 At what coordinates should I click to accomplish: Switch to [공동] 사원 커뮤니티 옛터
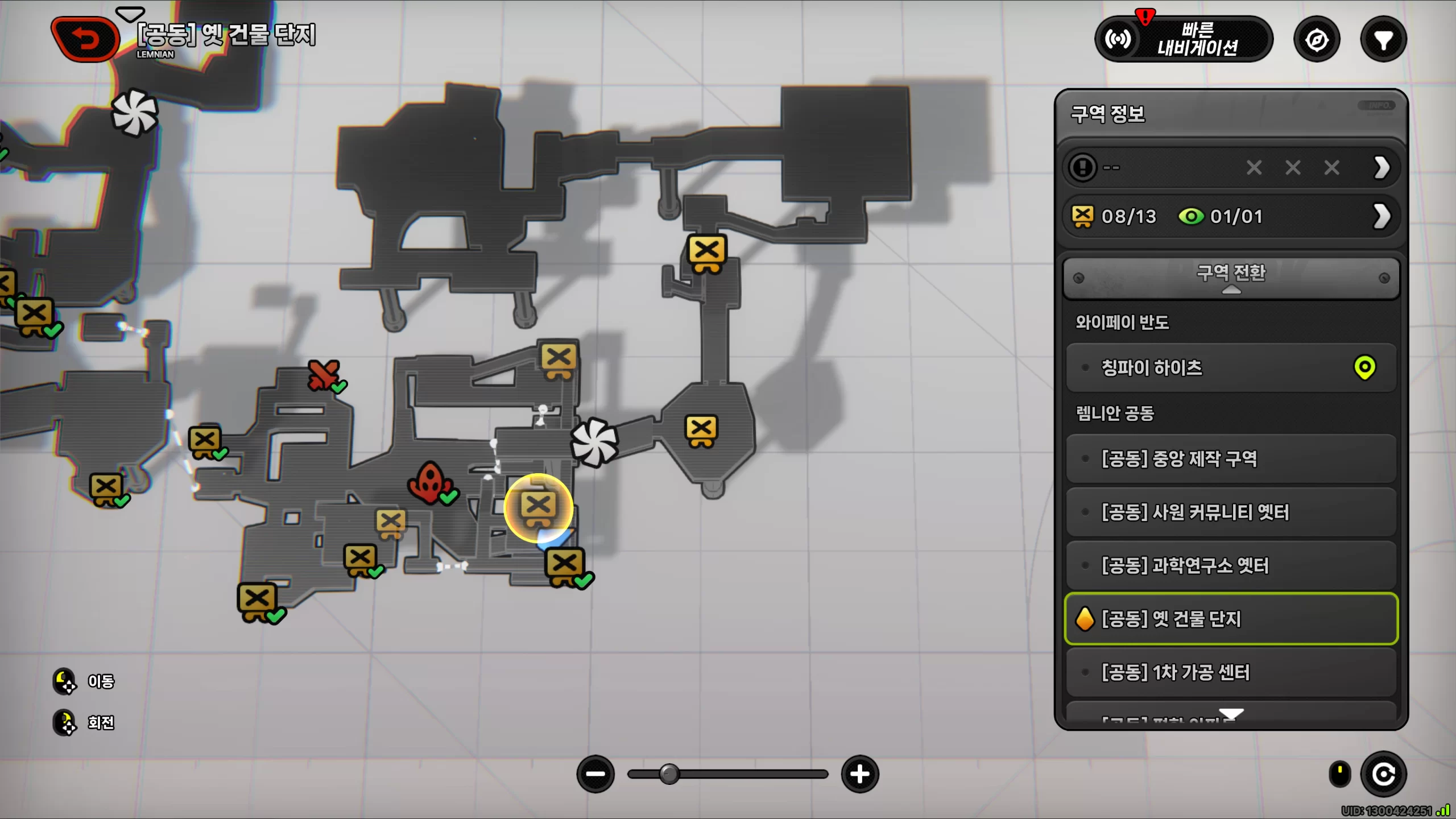click(x=1231, y=512)
